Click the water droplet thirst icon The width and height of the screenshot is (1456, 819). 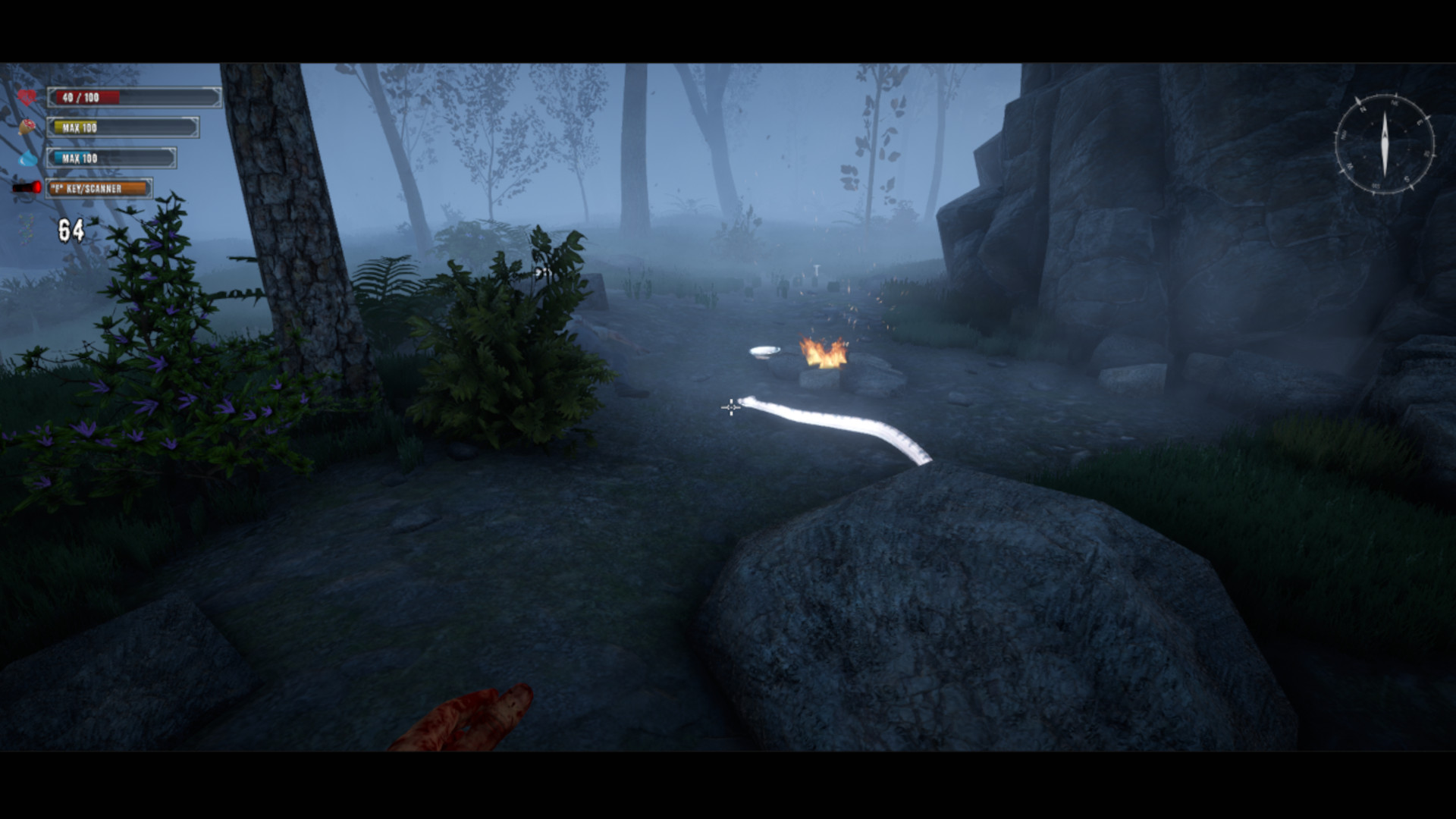pos(27,159)
